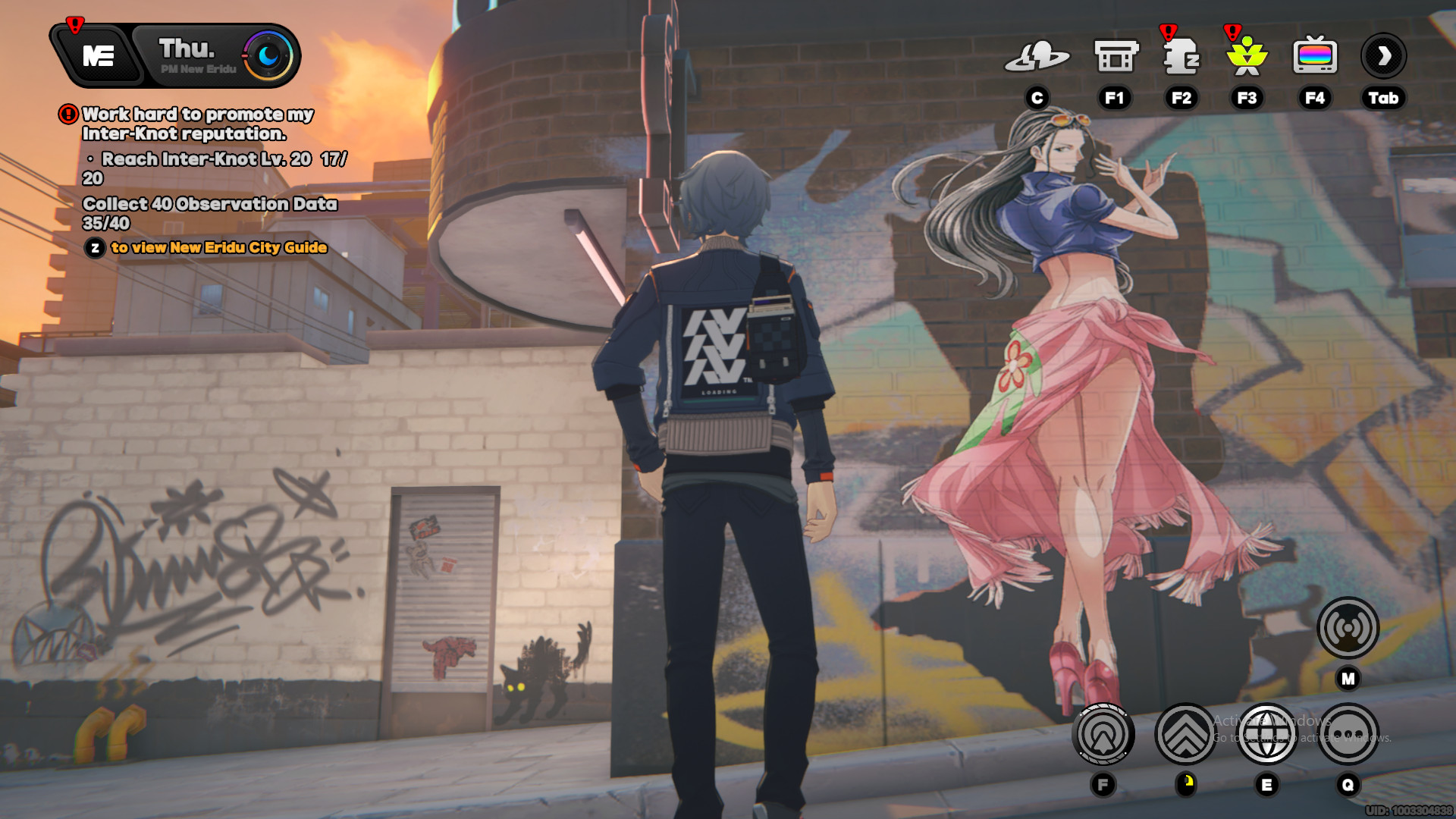Toggle the exclamation alert beside the quest title
The image size is (1456, 819).
(67, 114)
